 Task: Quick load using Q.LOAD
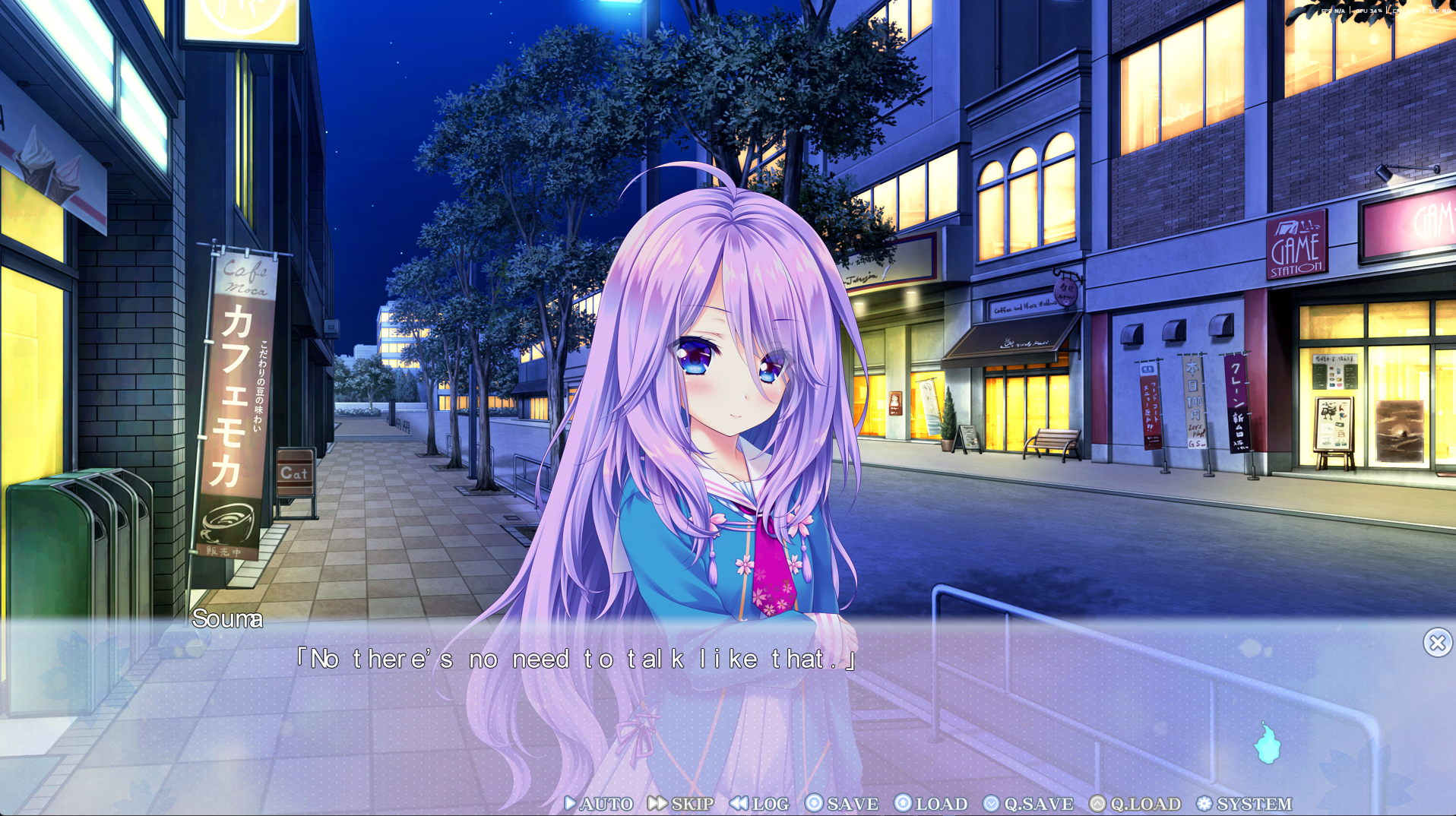tap(1135, 804)
